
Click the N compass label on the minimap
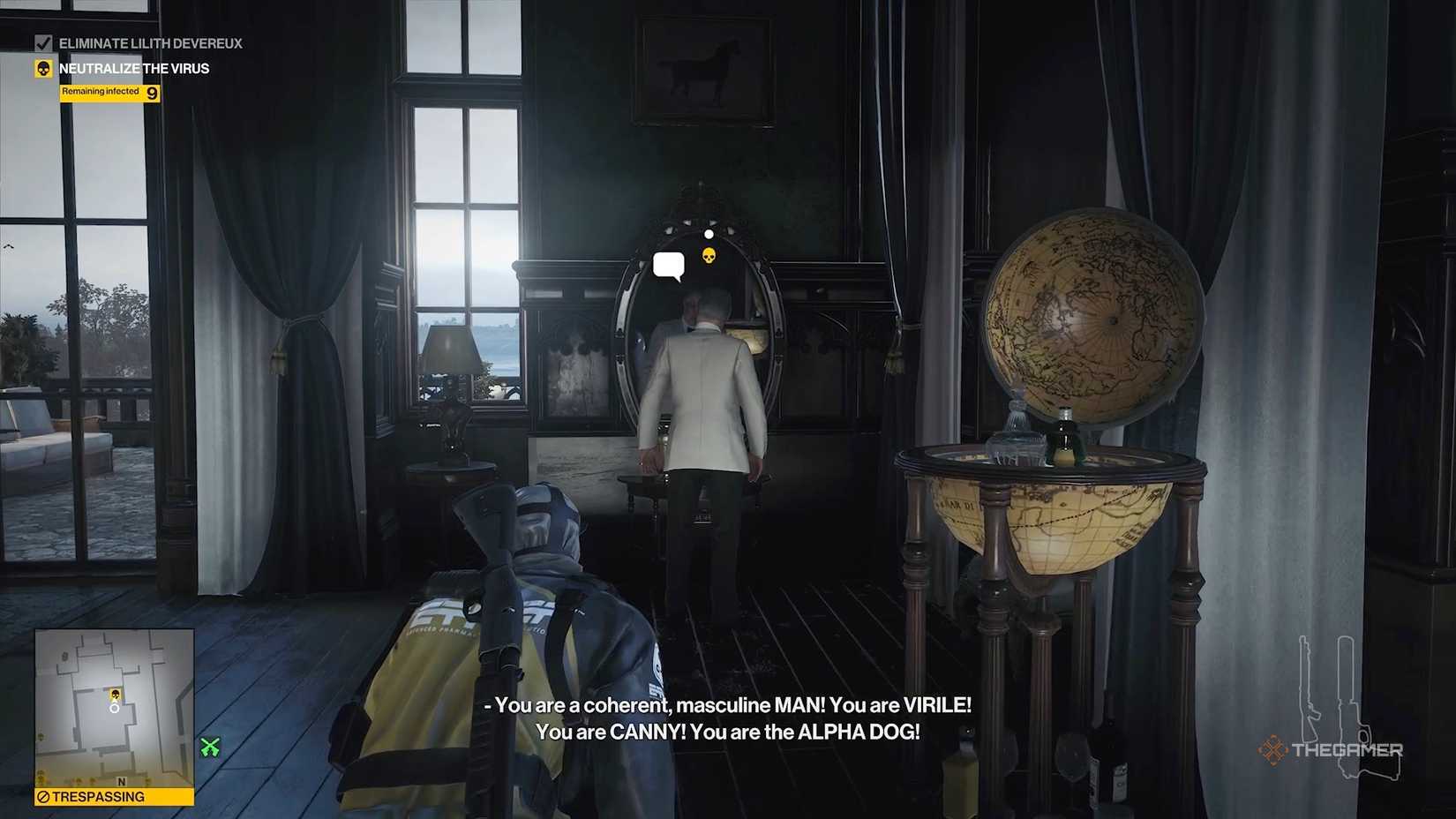121,781
